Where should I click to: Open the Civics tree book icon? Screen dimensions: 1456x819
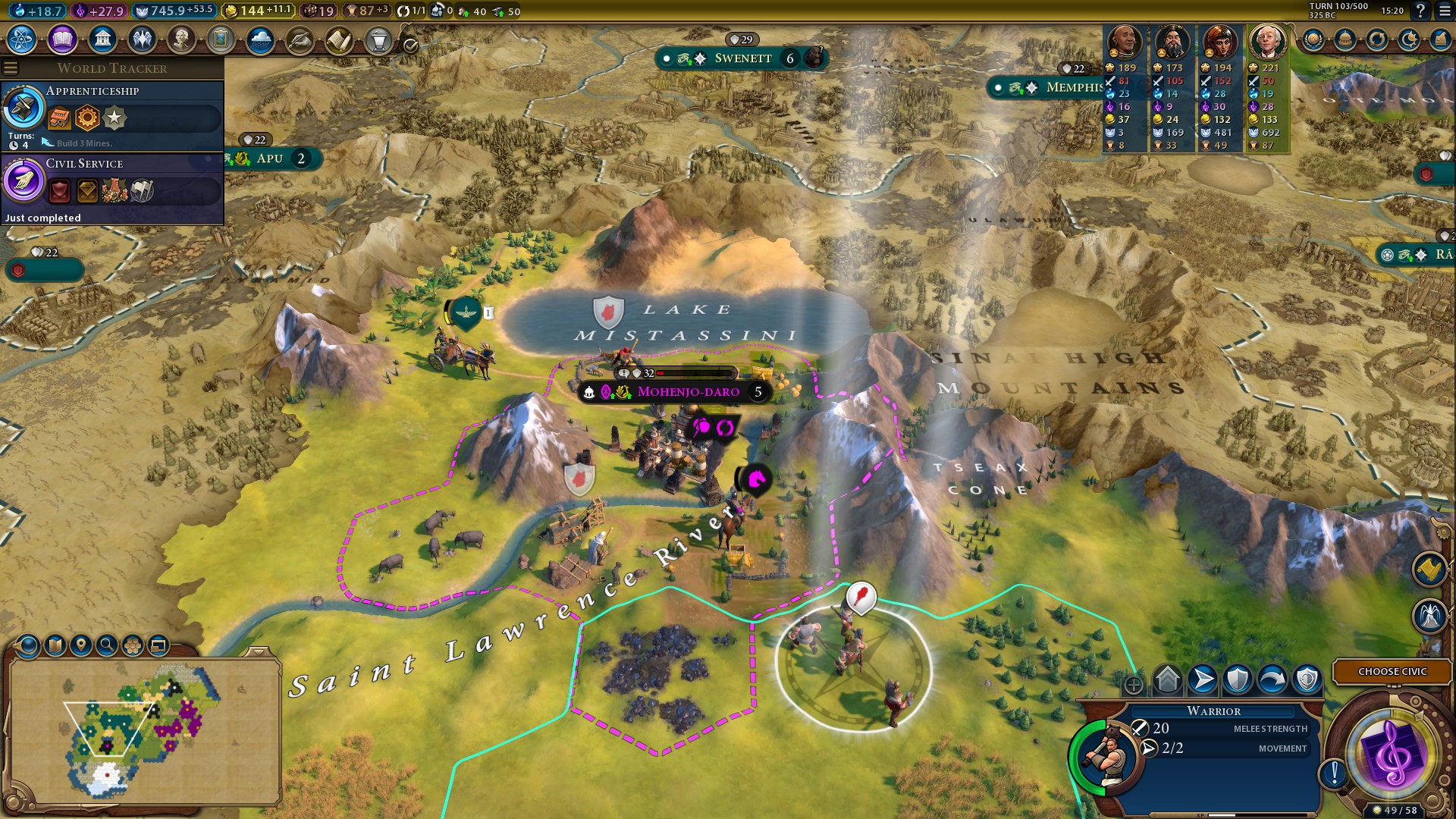(62, 39)
